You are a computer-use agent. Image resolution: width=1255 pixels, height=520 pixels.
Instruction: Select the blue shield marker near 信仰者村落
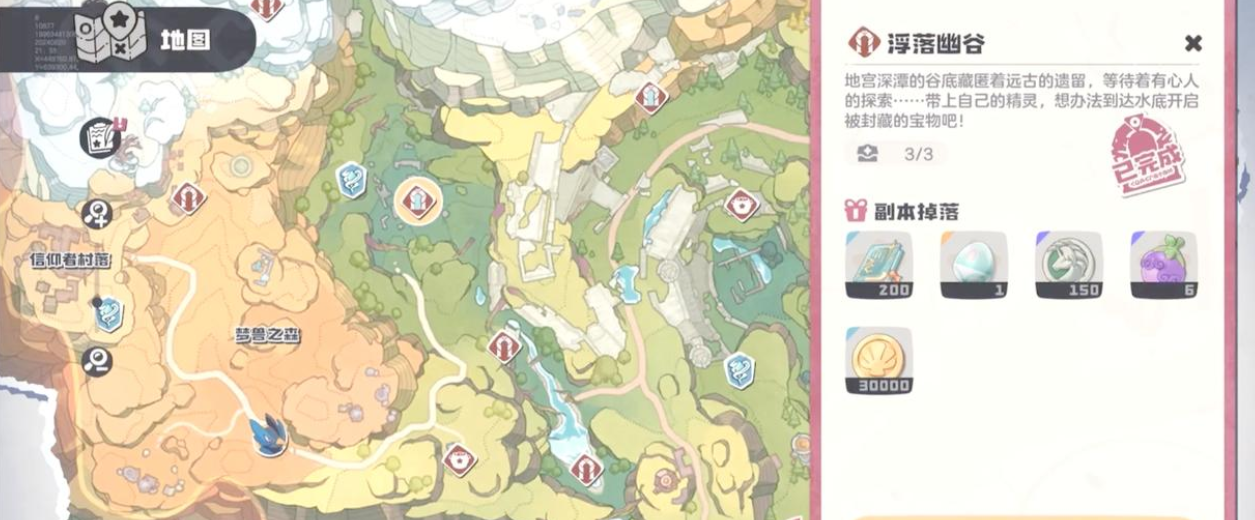109,314
